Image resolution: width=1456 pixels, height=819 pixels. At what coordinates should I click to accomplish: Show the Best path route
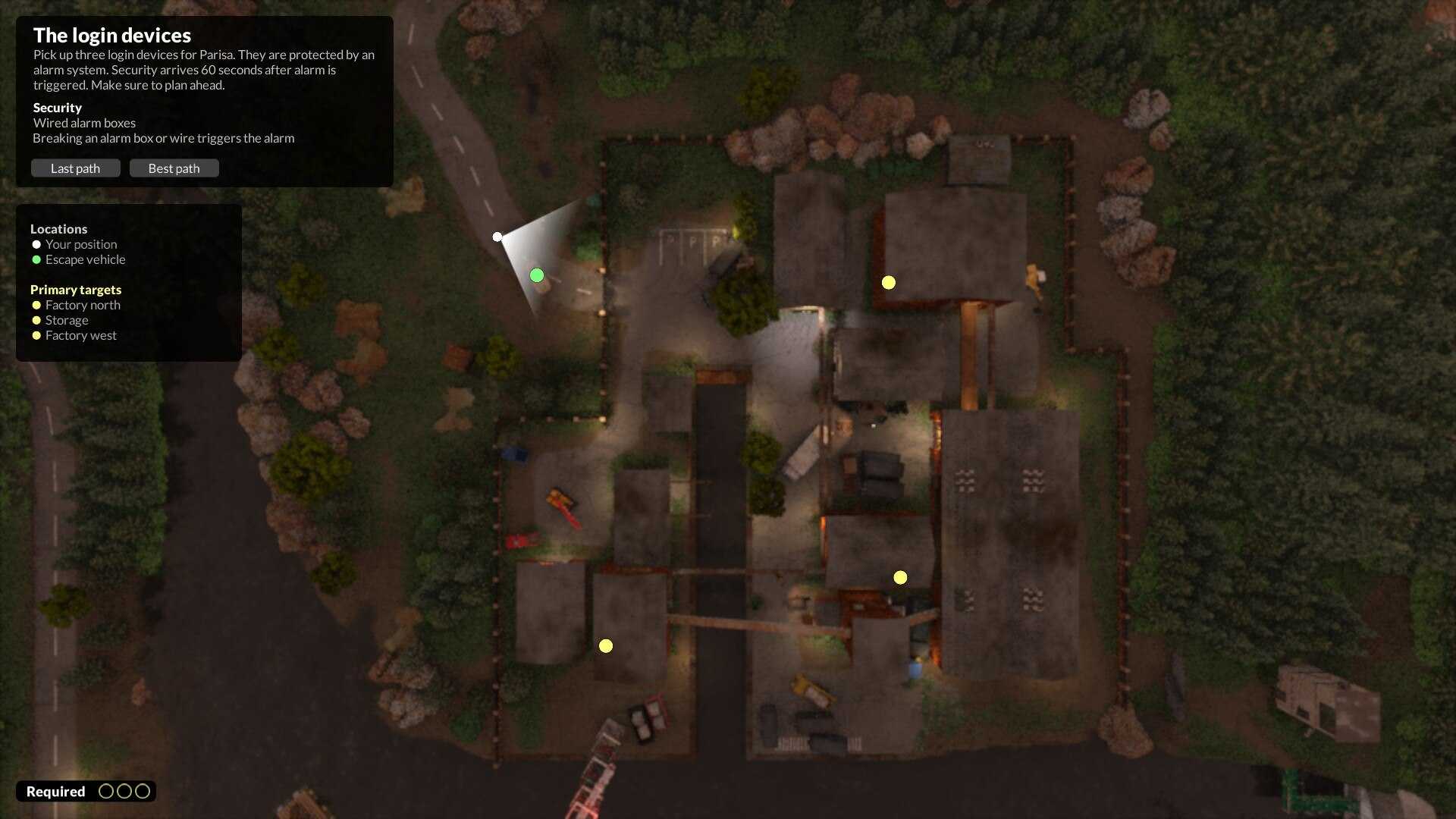174,168
